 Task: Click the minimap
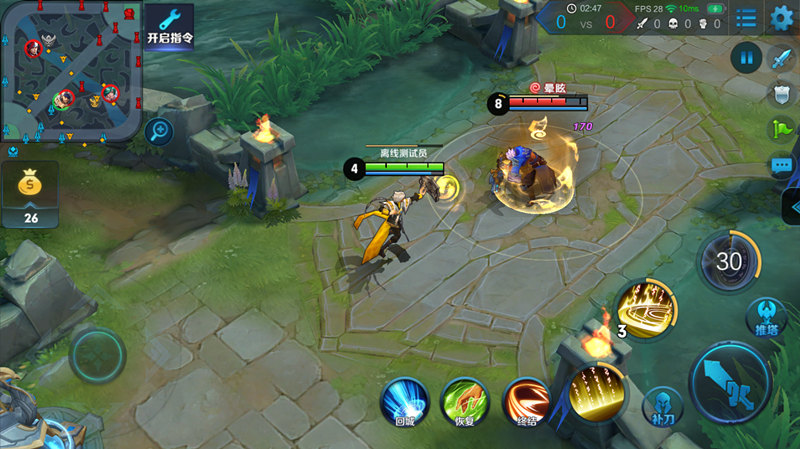(x=70, y=70)
